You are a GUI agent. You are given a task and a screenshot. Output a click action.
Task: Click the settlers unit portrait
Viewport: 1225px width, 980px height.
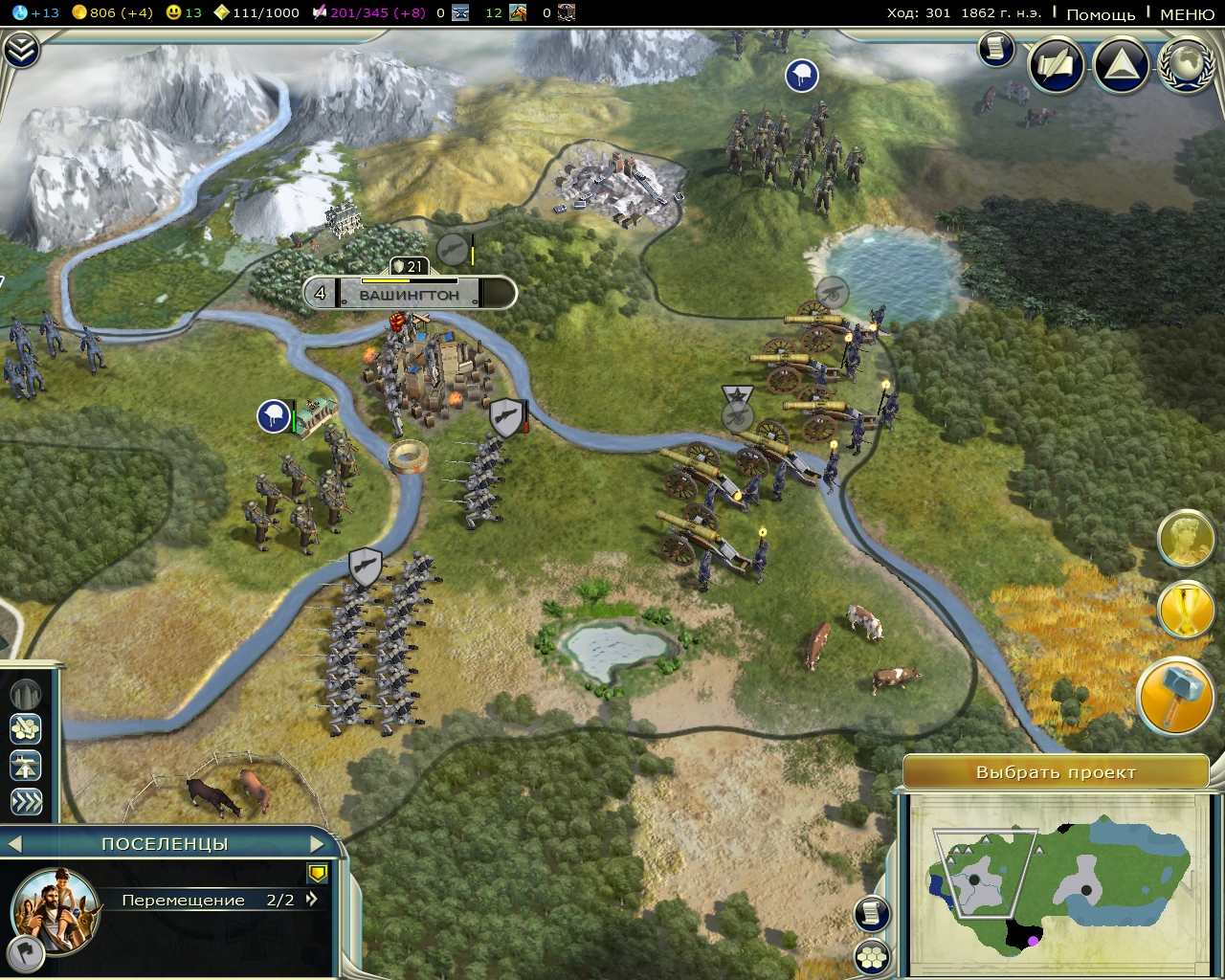56,909
